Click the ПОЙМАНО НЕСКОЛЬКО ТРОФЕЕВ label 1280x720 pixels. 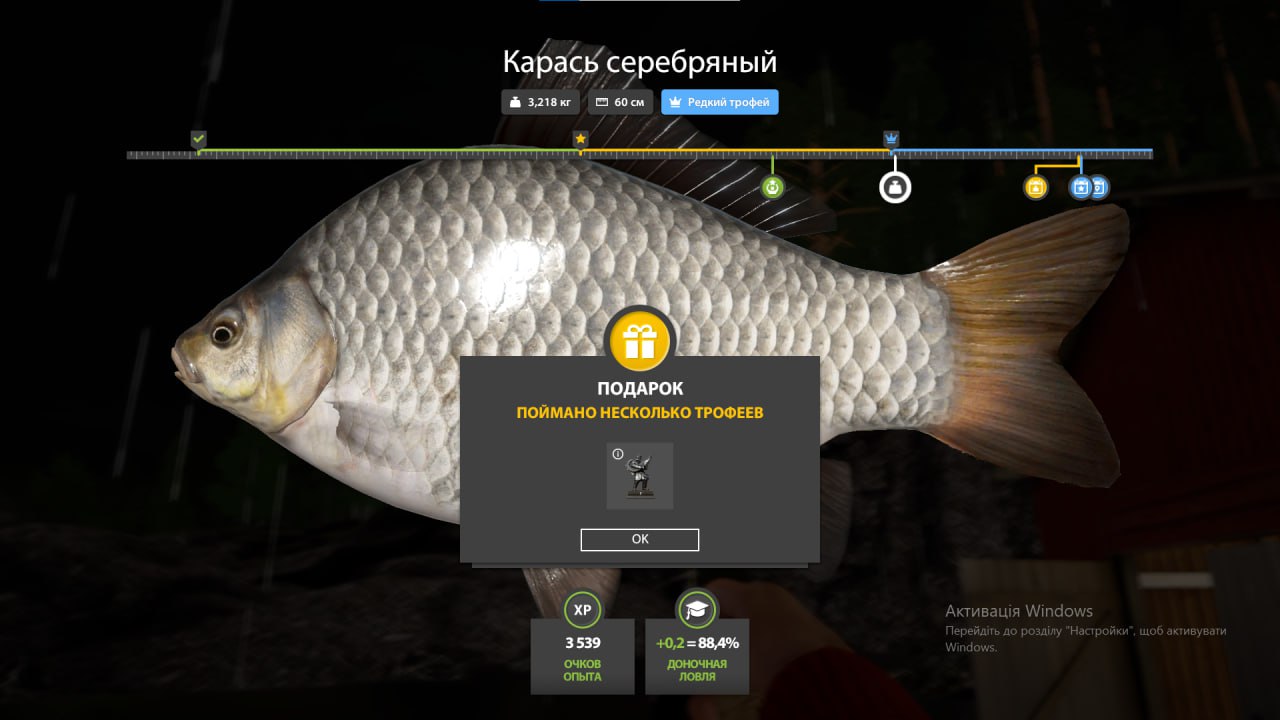click(639, 411)
